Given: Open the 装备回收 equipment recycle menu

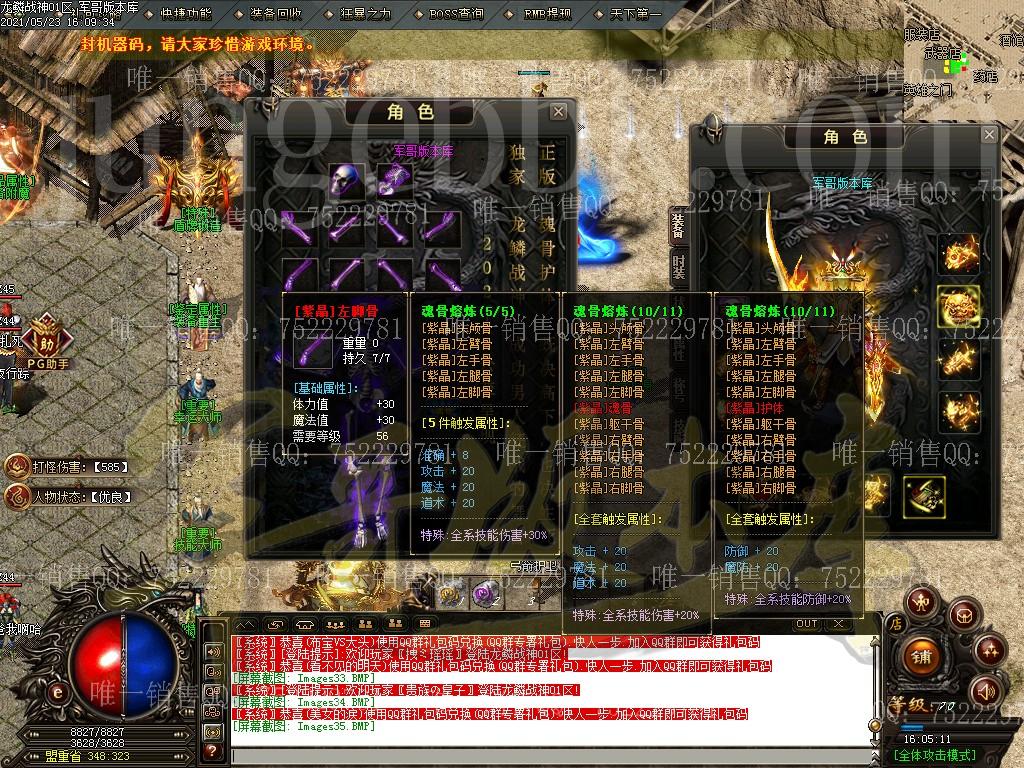Looking at the screenshot, I should 276,14.
